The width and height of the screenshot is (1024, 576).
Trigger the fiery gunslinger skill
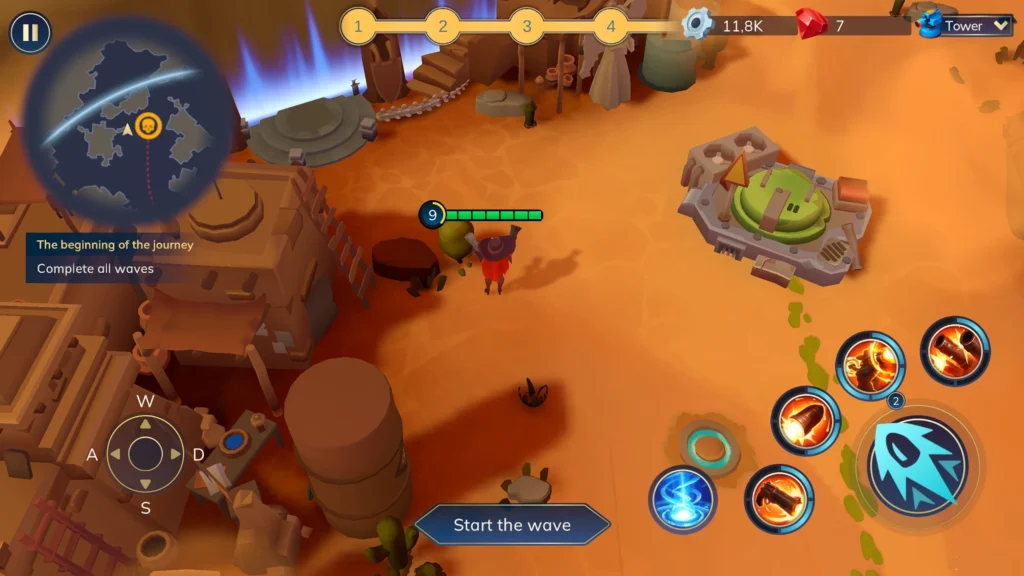point(870,365)
